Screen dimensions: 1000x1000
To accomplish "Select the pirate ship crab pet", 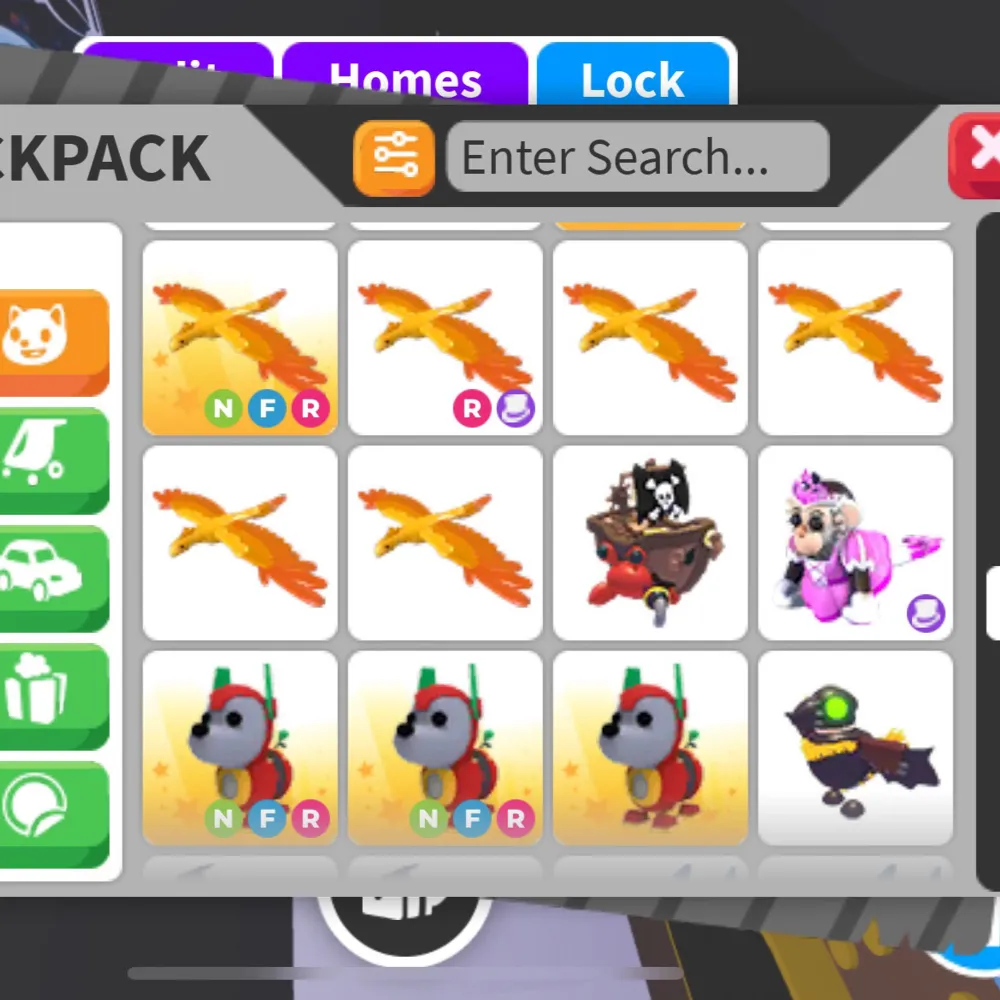I will tap(650, 542).
